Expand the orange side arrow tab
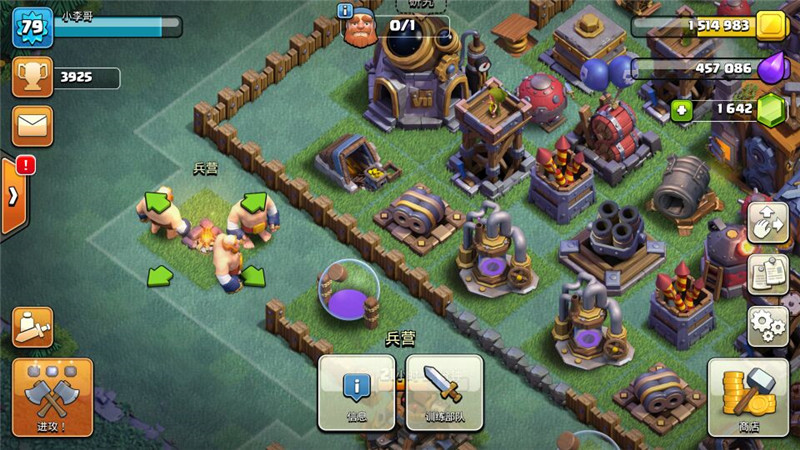This screenshot has width=800, height=450. click(x=12, y=195)
